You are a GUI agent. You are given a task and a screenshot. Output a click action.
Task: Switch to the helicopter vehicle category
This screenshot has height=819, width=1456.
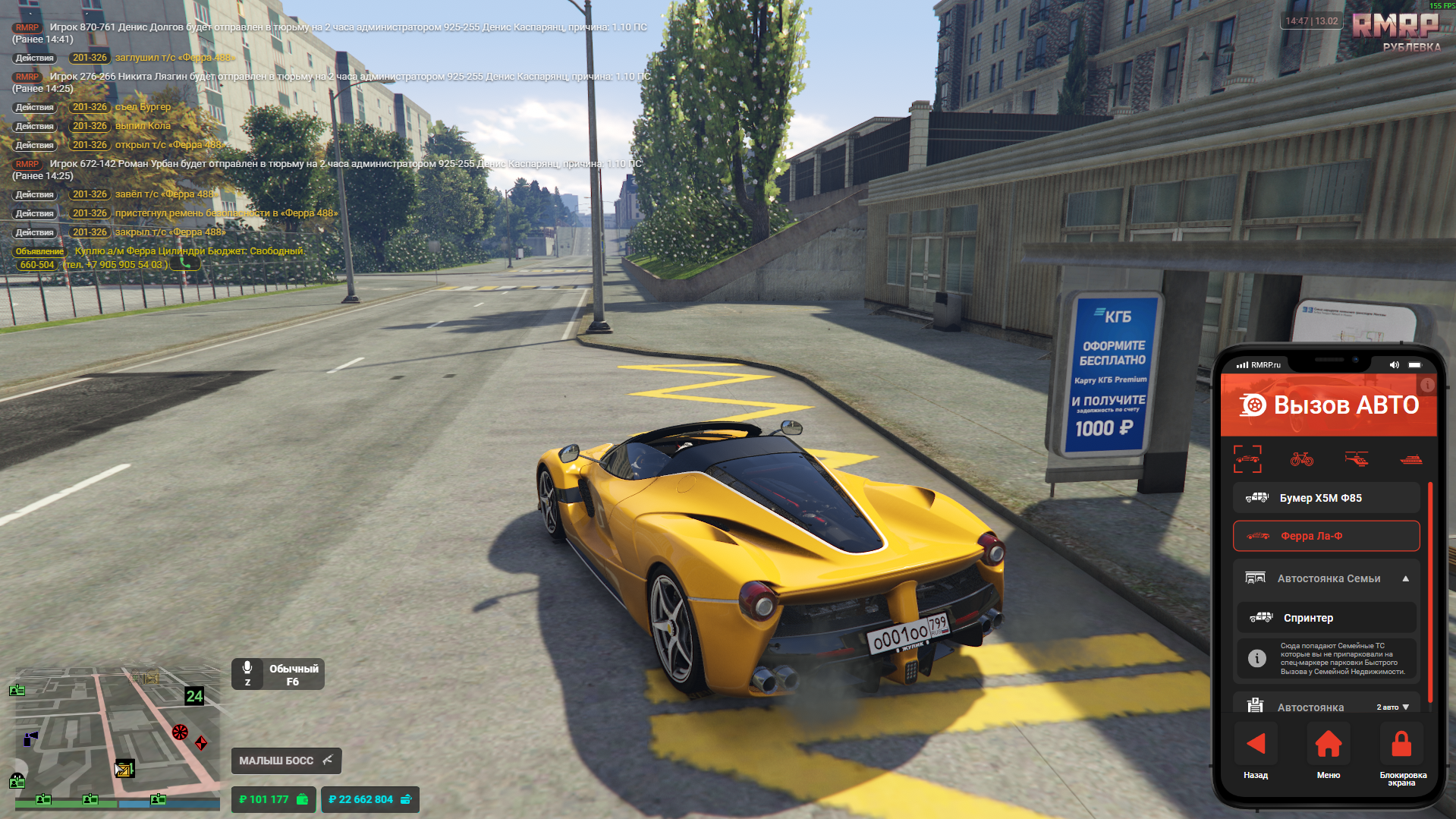[1357, 458]
